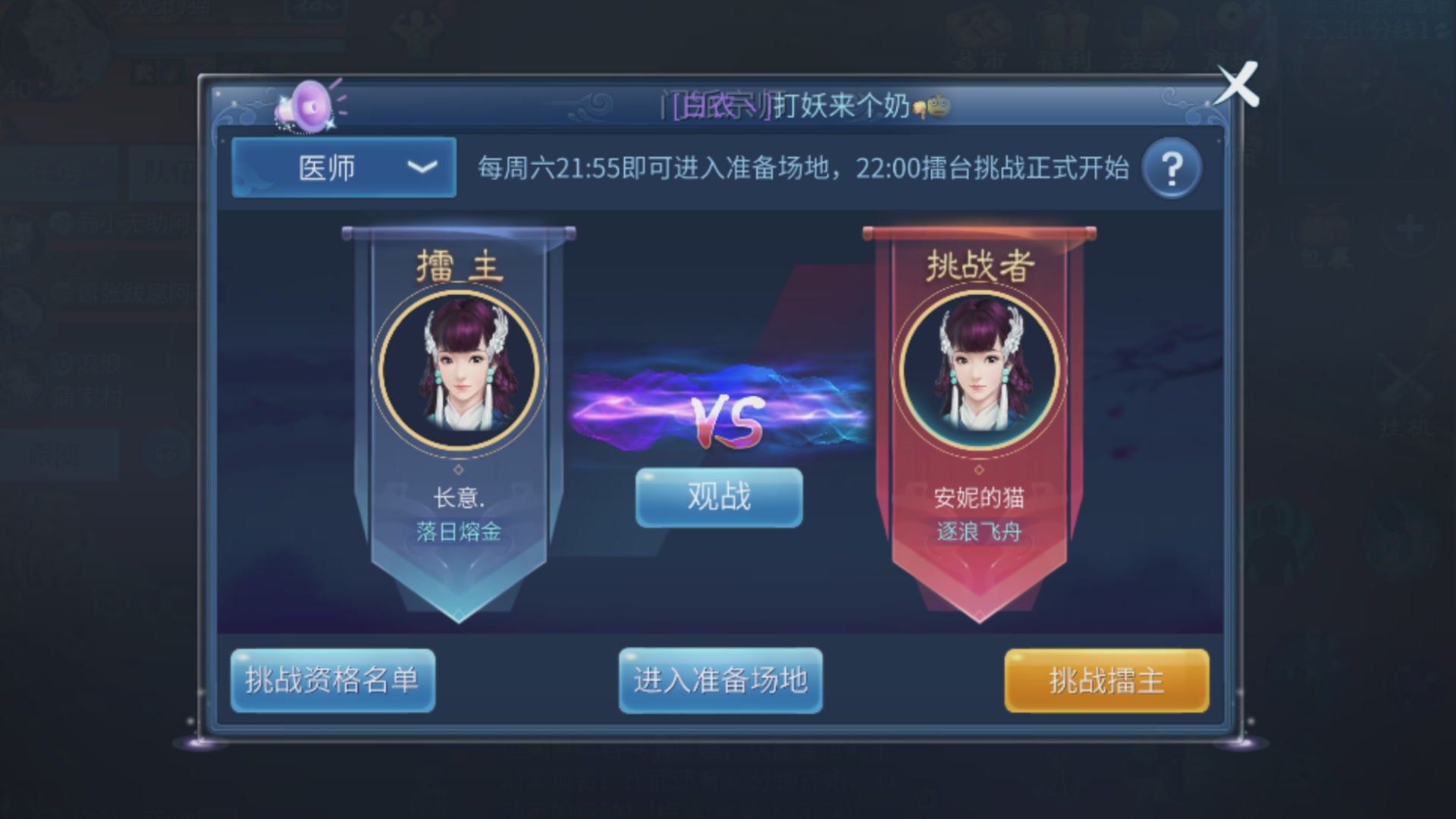The image size is (1456, 819).
Task: Click 进入准备场地 to enter preparation area
Action: (x=720, y=682)
